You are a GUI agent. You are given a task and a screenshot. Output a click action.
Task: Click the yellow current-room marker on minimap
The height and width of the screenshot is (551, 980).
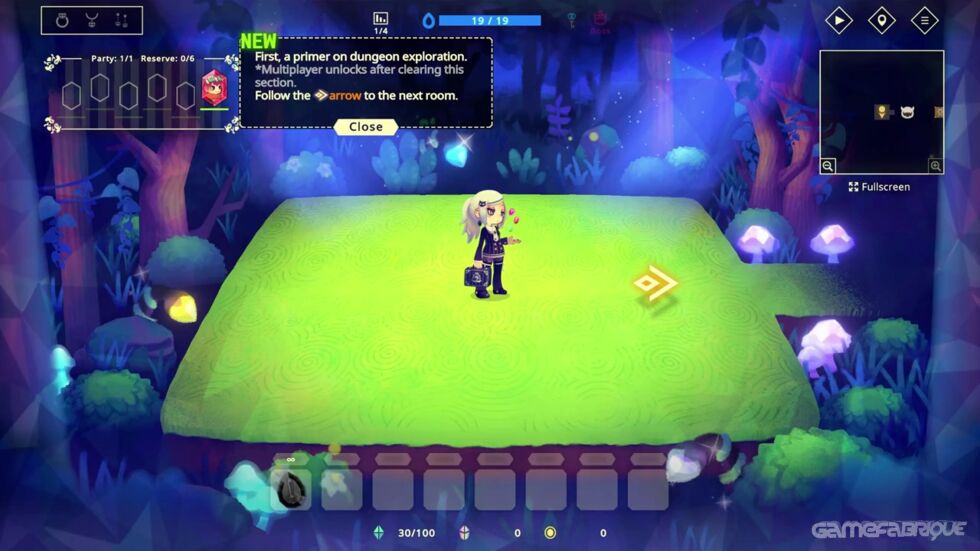pos(882,112)
